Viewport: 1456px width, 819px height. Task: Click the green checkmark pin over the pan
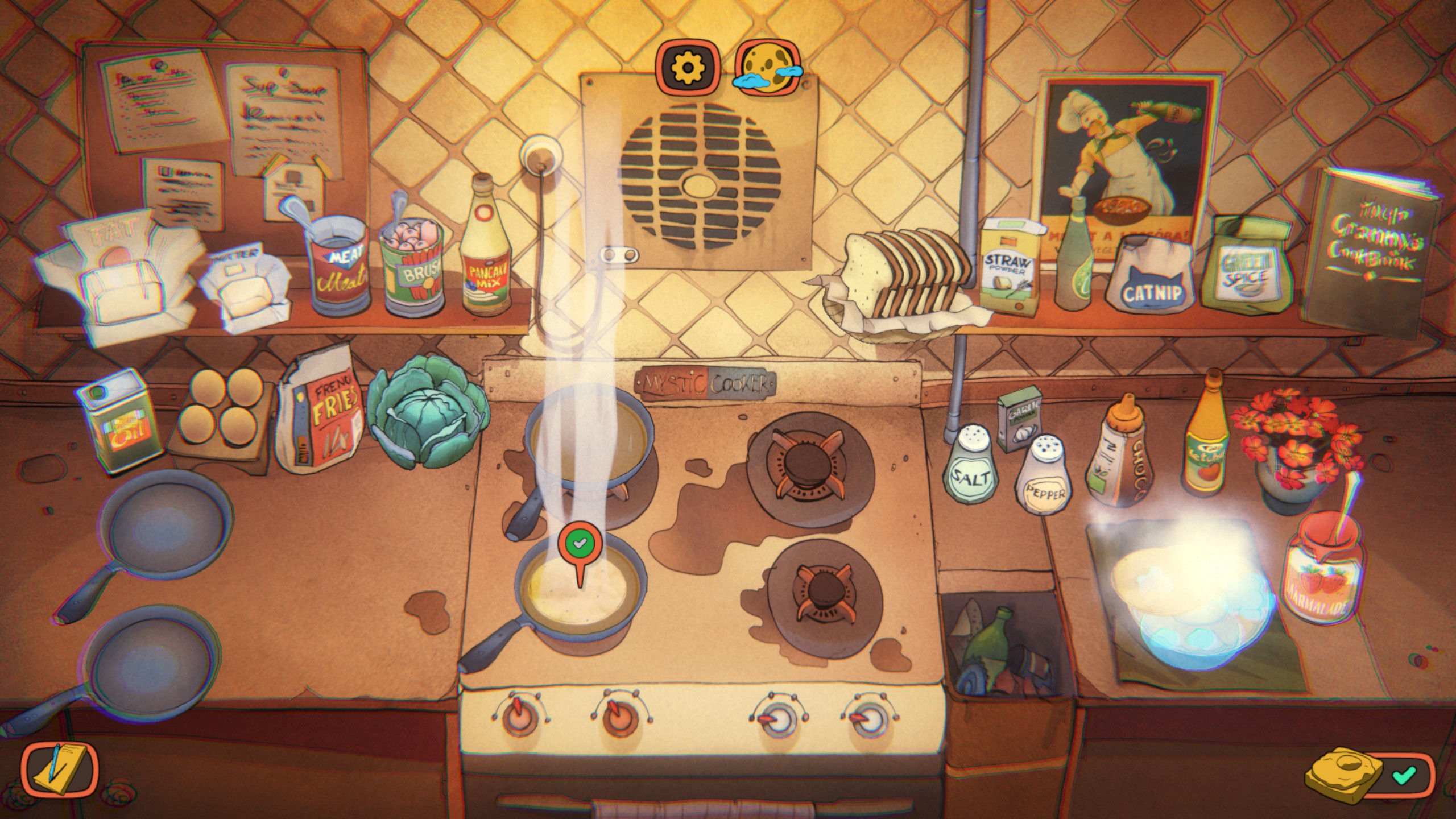pyautogui.click(x=579, y=544)
